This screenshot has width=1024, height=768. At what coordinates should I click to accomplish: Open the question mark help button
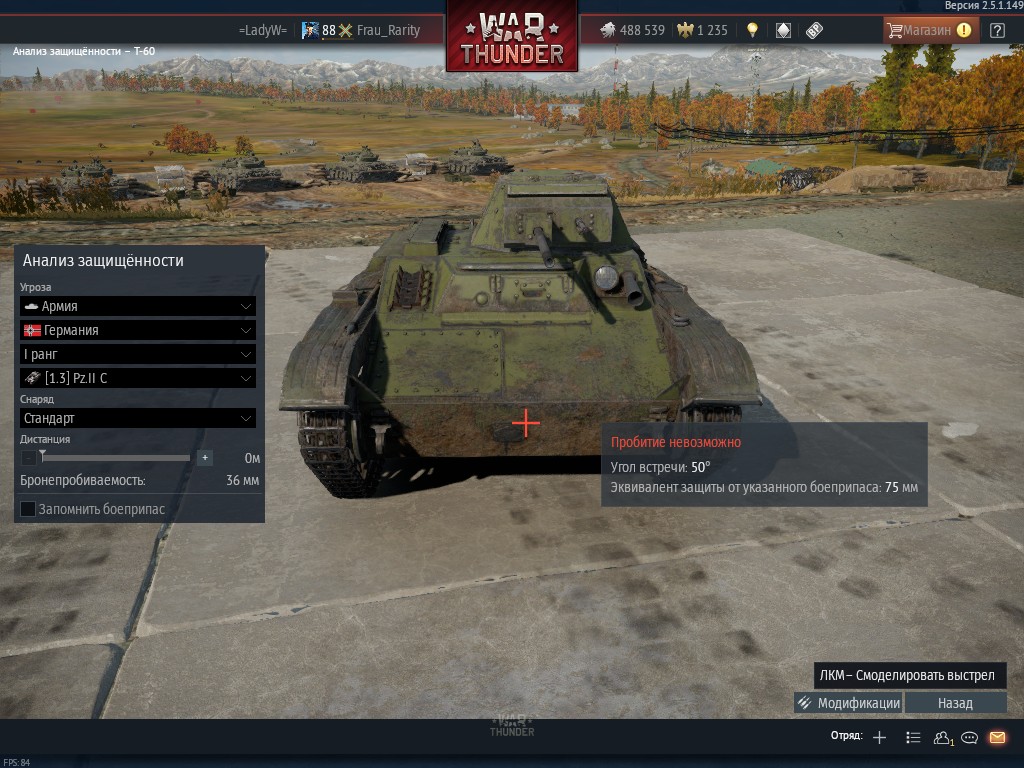coord(997,30)
